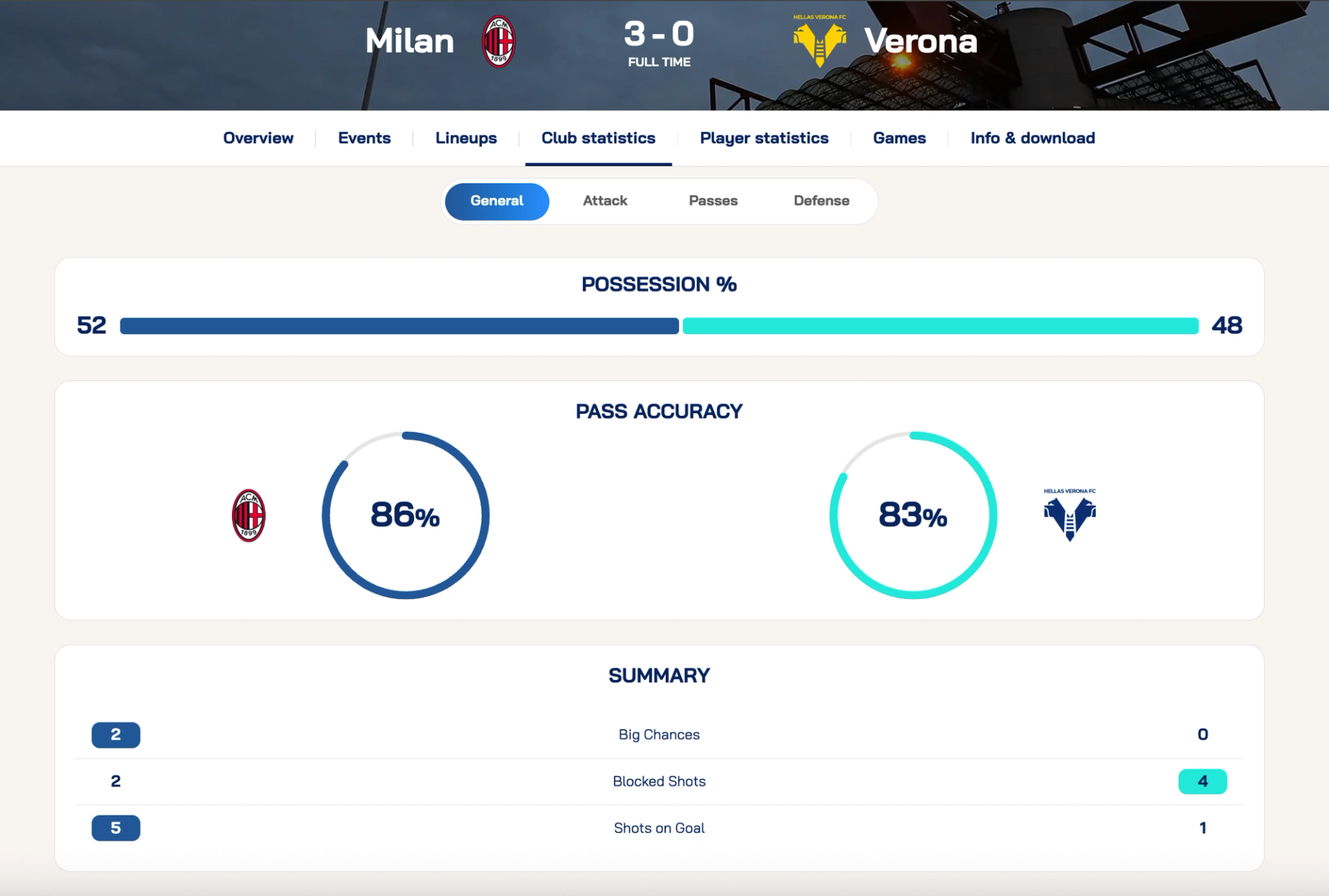Click the Milan team name
The width and height of the screenshot is (1329, 896).
(409, 40)
